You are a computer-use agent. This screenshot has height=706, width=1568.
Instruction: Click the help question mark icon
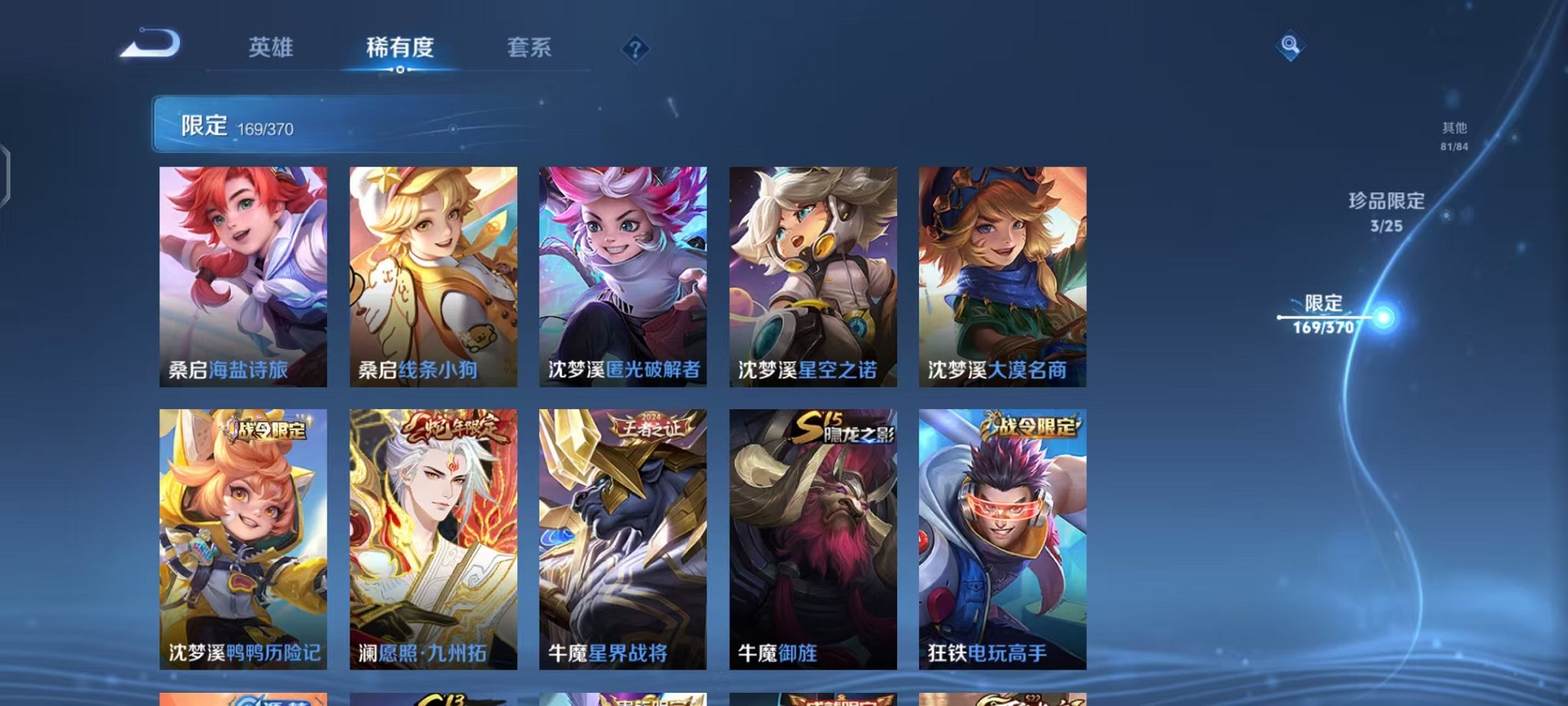pos(633,49)
